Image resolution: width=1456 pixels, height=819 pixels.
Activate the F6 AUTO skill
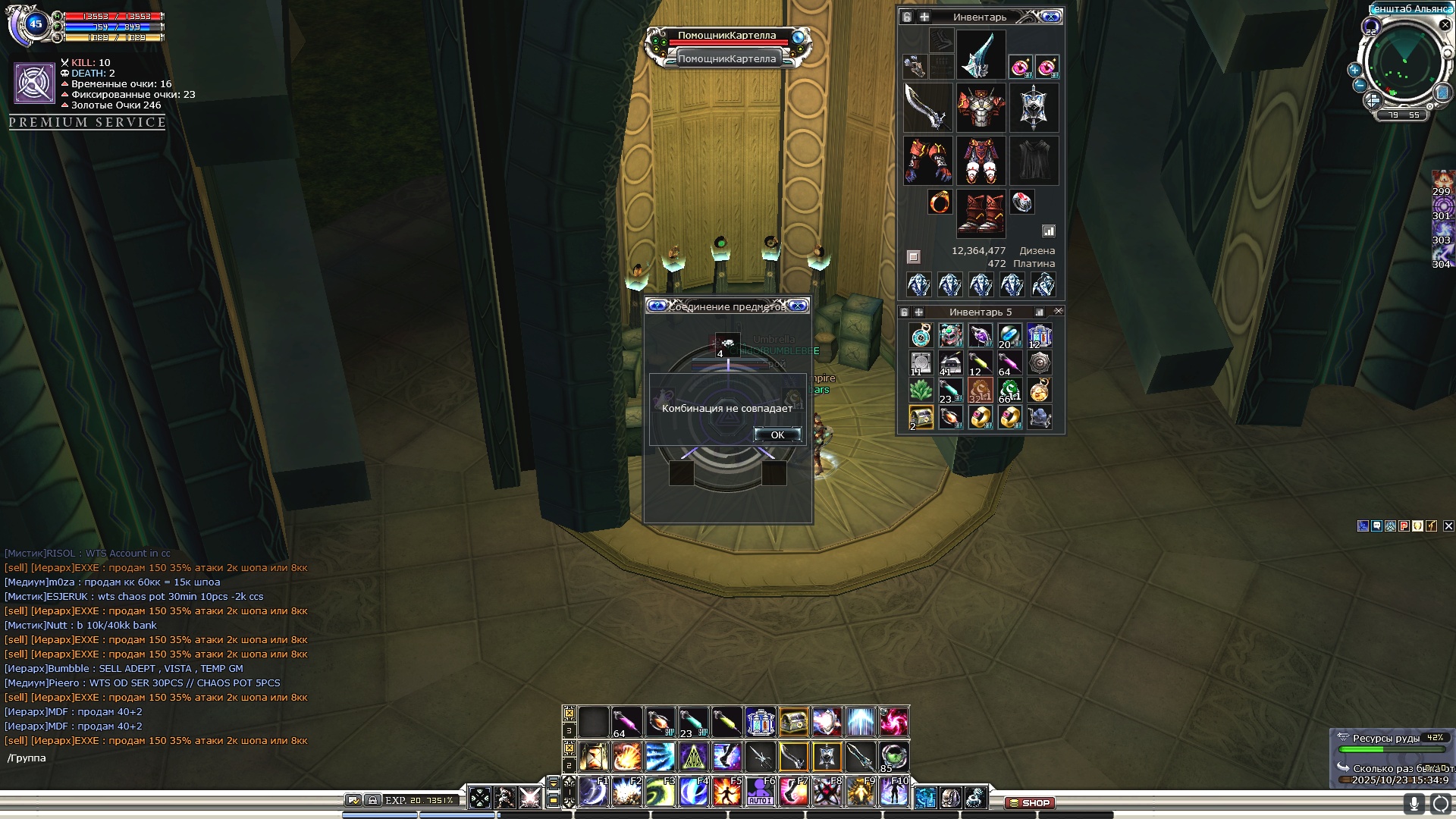[760, 792]
